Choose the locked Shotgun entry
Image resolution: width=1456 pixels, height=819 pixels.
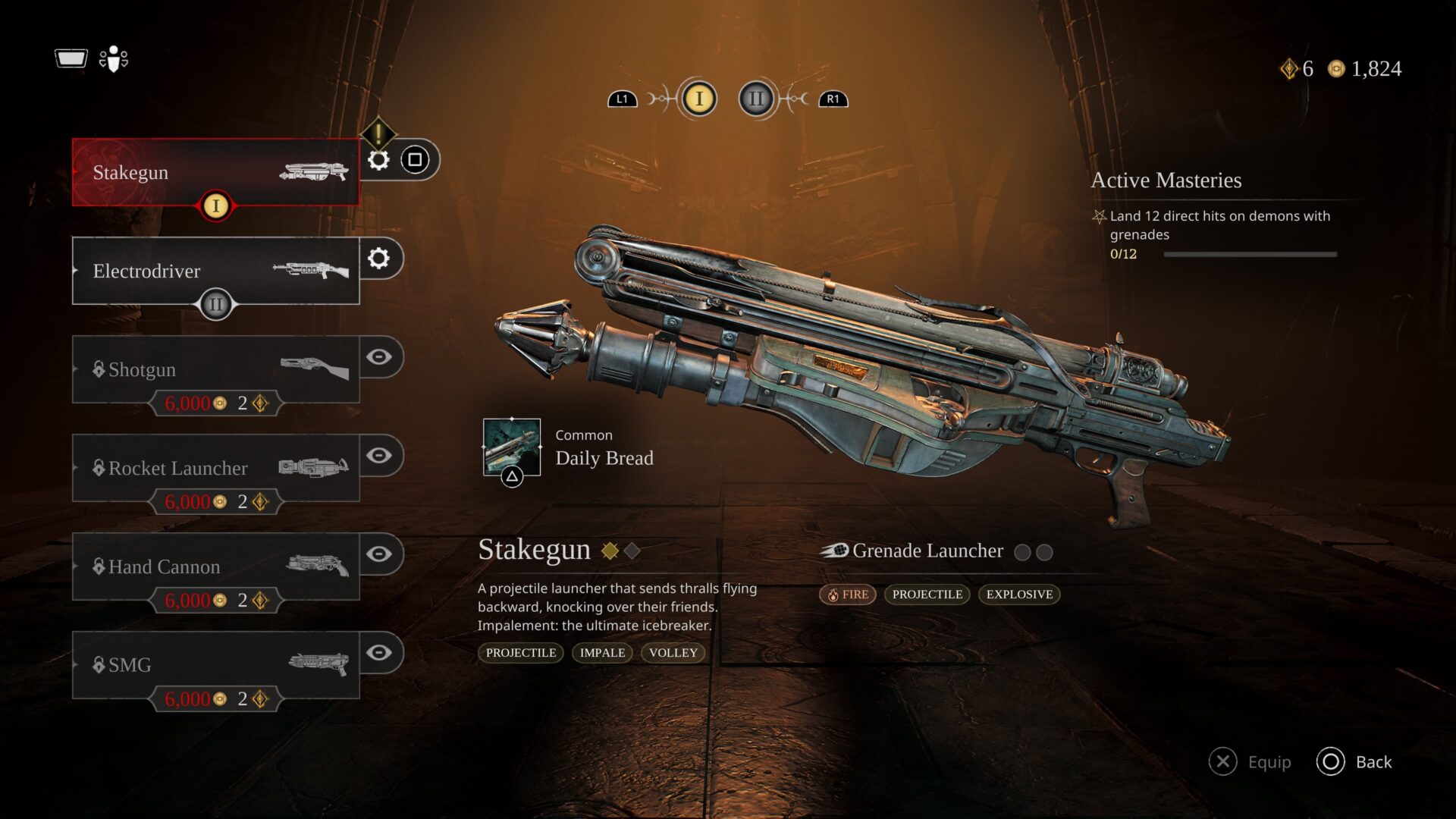(215, 369)
